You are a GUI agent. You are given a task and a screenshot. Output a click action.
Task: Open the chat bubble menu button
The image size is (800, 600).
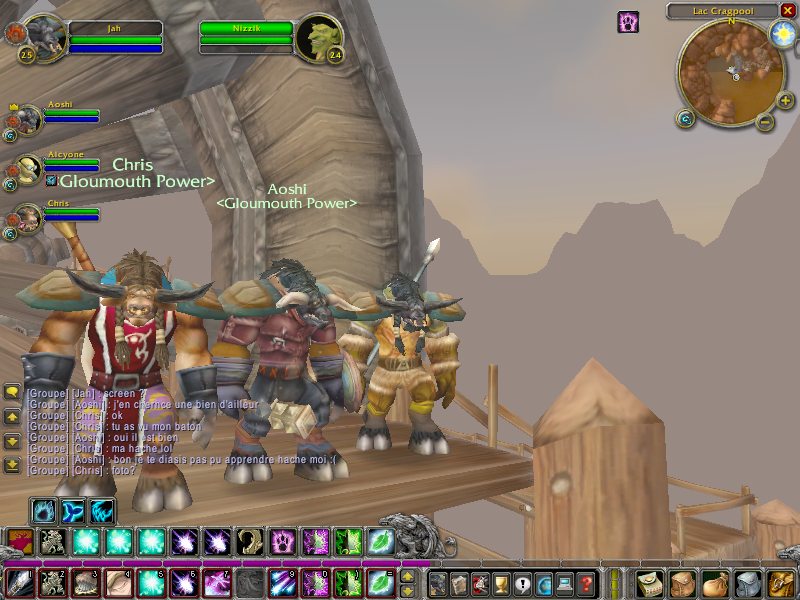coord(12,392)
